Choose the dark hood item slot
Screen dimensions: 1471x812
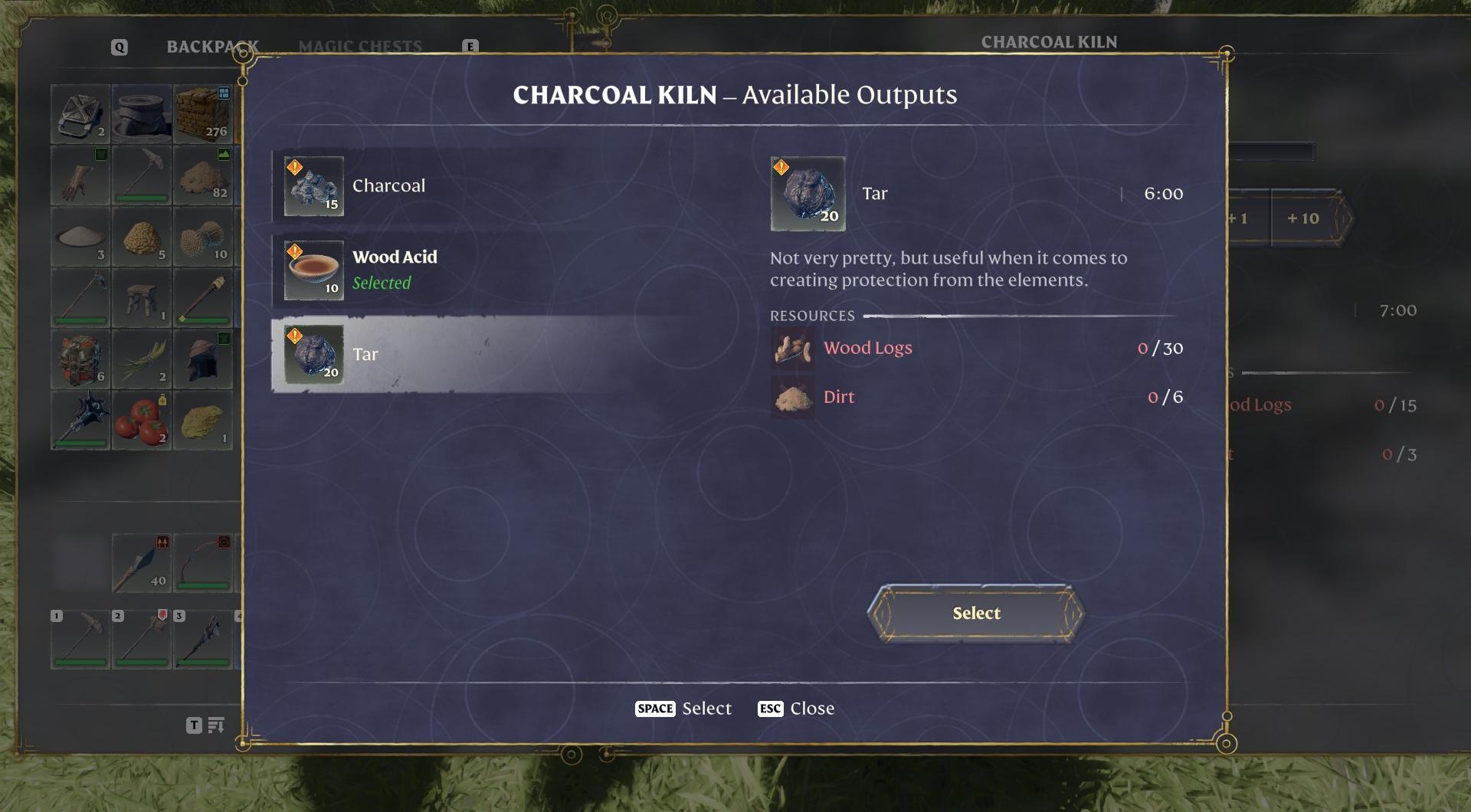point(203,359)
